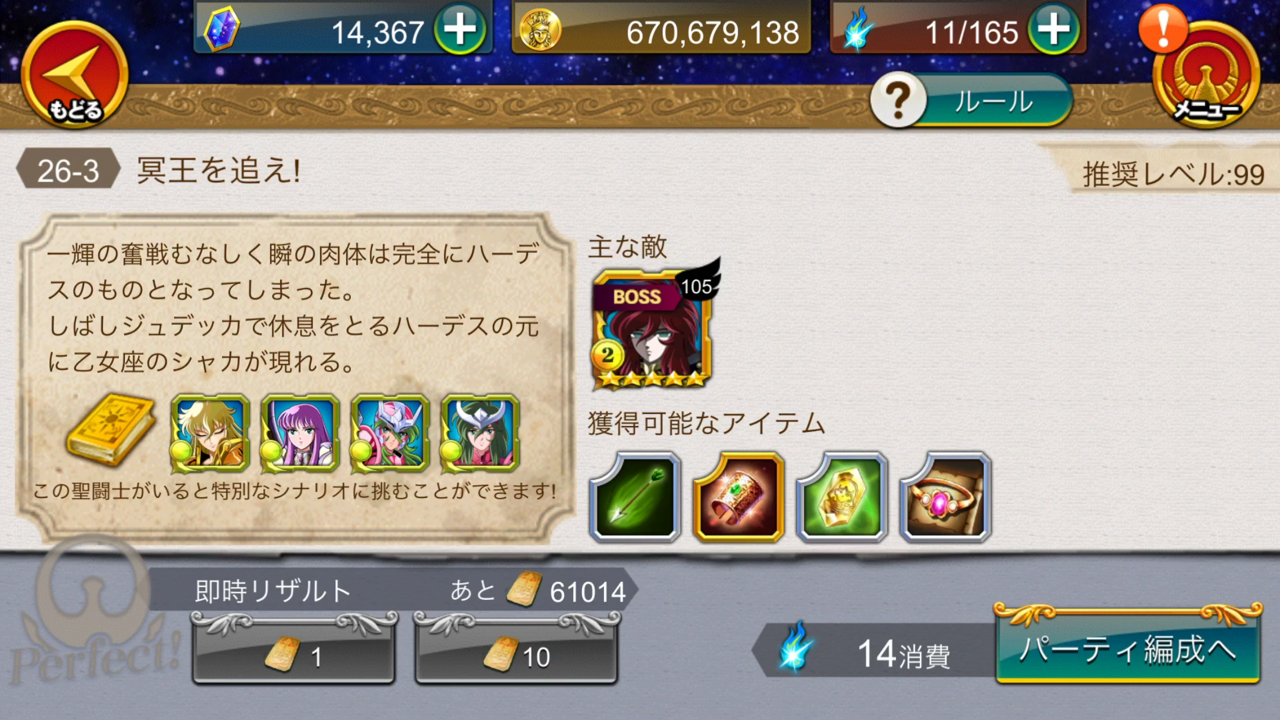The image size is (1280, 720).
Task: Tap the purple-haired saint portrait icon
Action: (x=298, y=433)
